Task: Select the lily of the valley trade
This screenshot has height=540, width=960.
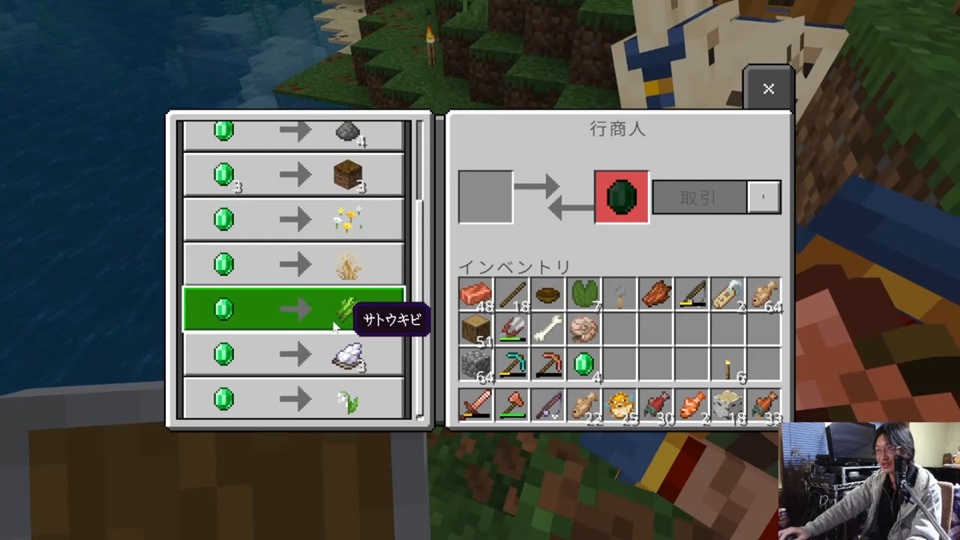Action: [294, 399]
